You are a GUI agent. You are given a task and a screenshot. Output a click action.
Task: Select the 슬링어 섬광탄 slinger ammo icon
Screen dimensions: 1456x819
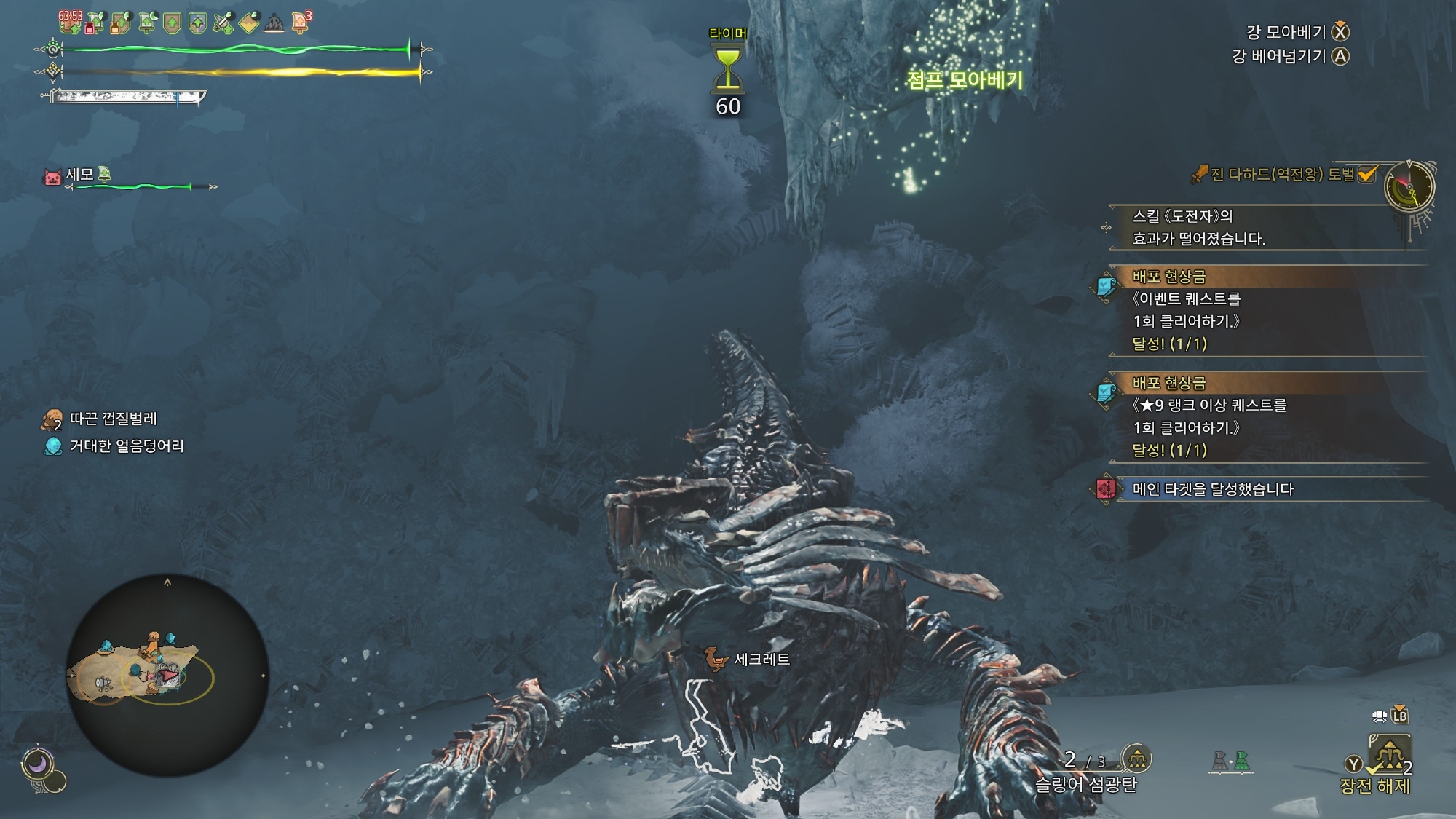tap(1136, 759)
